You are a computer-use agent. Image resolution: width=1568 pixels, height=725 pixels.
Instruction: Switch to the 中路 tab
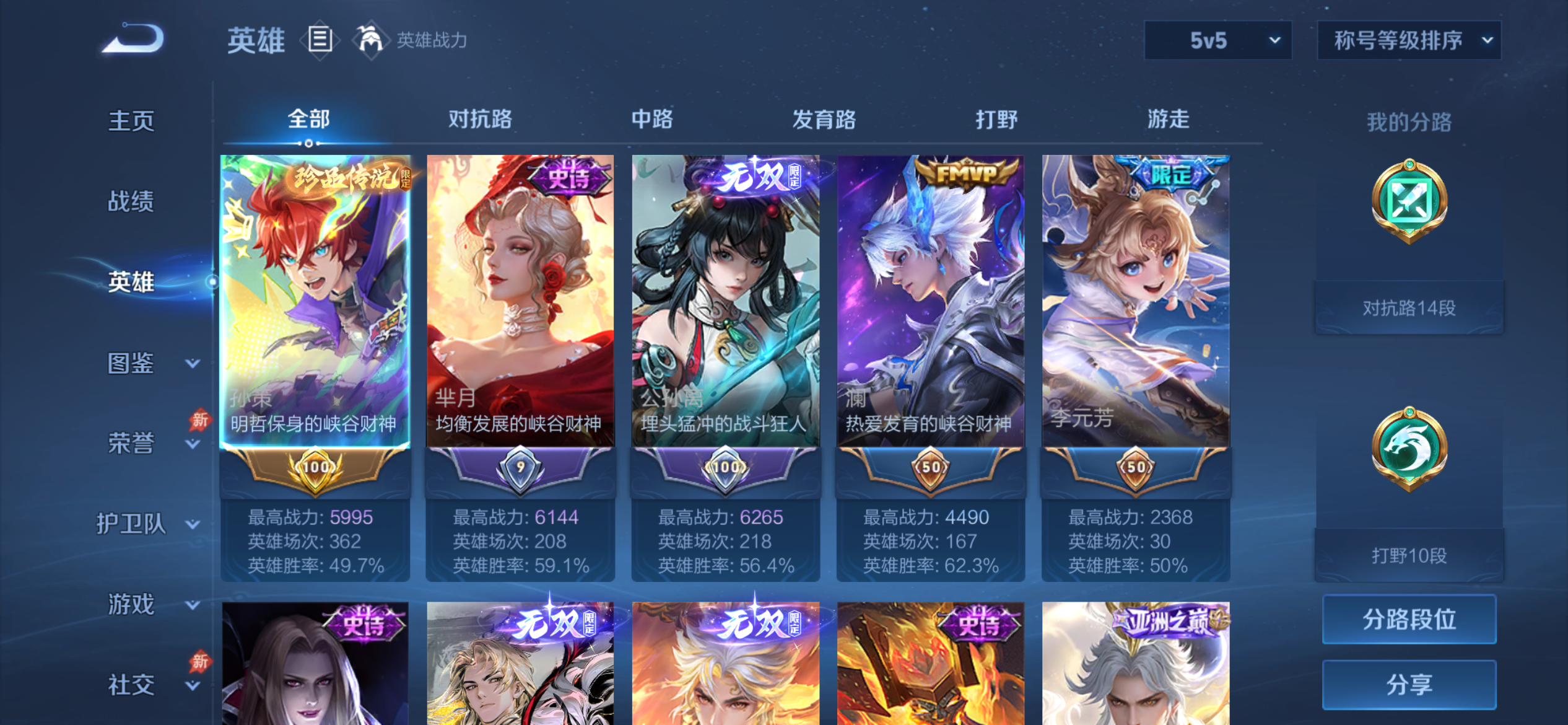click(651, 120)
